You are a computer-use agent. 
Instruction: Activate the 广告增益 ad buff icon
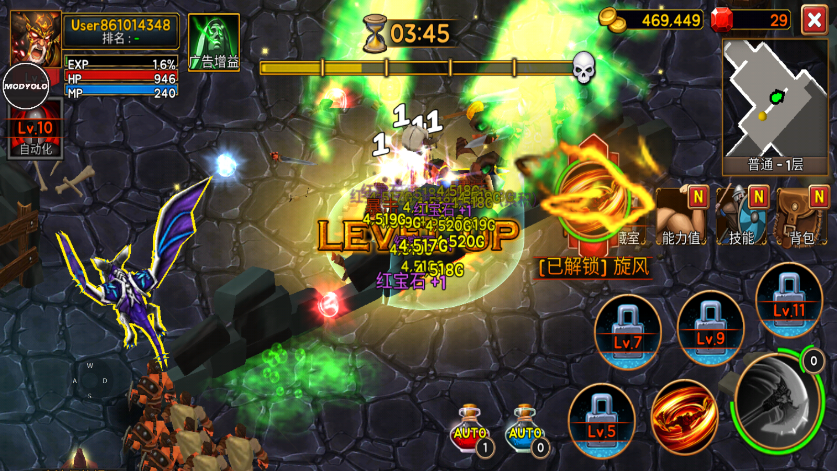pos(213,42)
